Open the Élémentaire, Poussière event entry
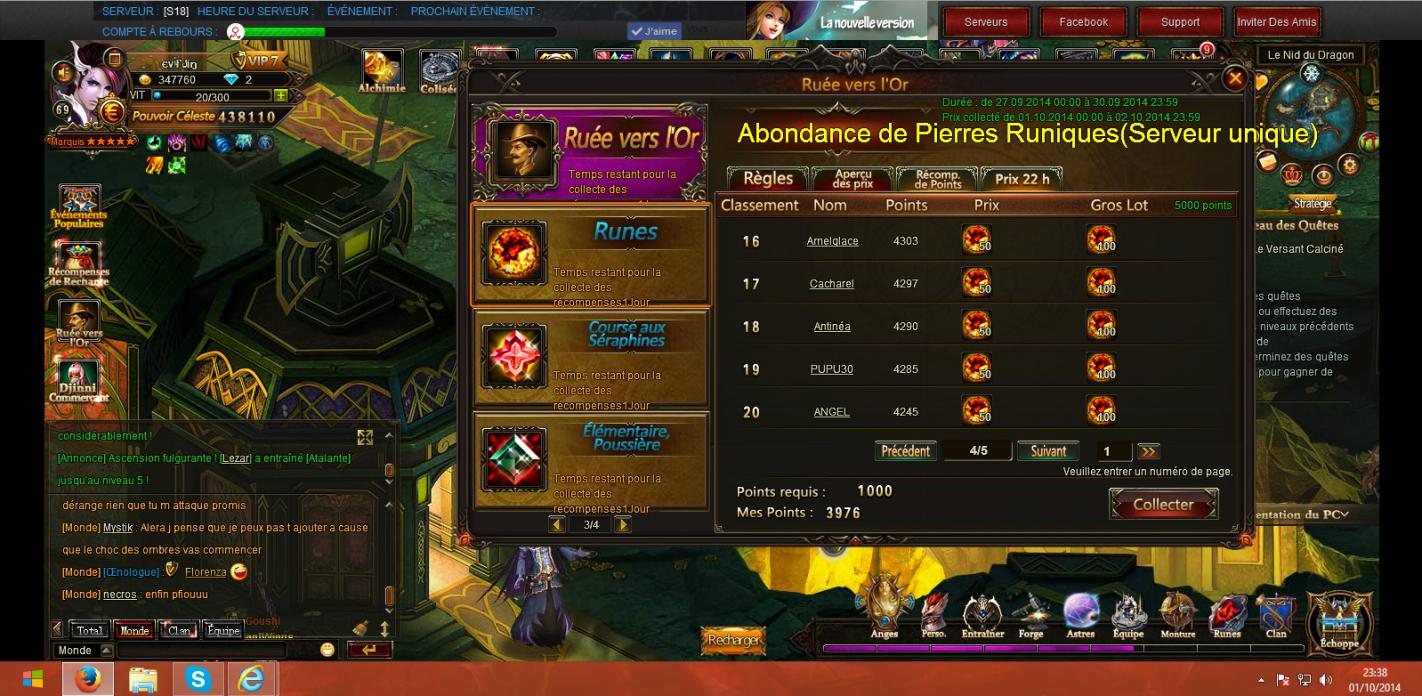Screen dimensions: 1422x696 (x=590, y=459)
